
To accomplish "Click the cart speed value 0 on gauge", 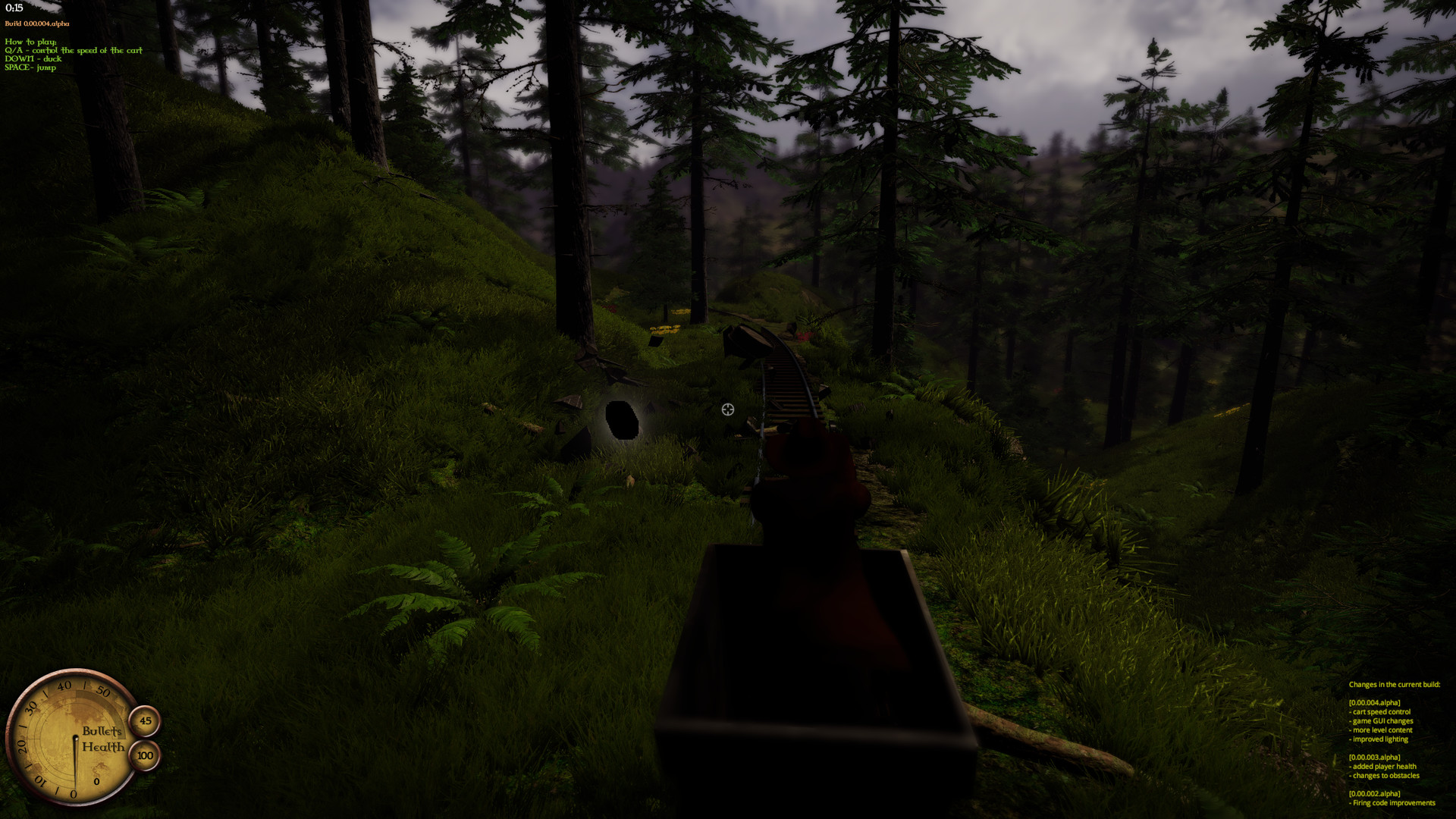I will pos(96,782).
